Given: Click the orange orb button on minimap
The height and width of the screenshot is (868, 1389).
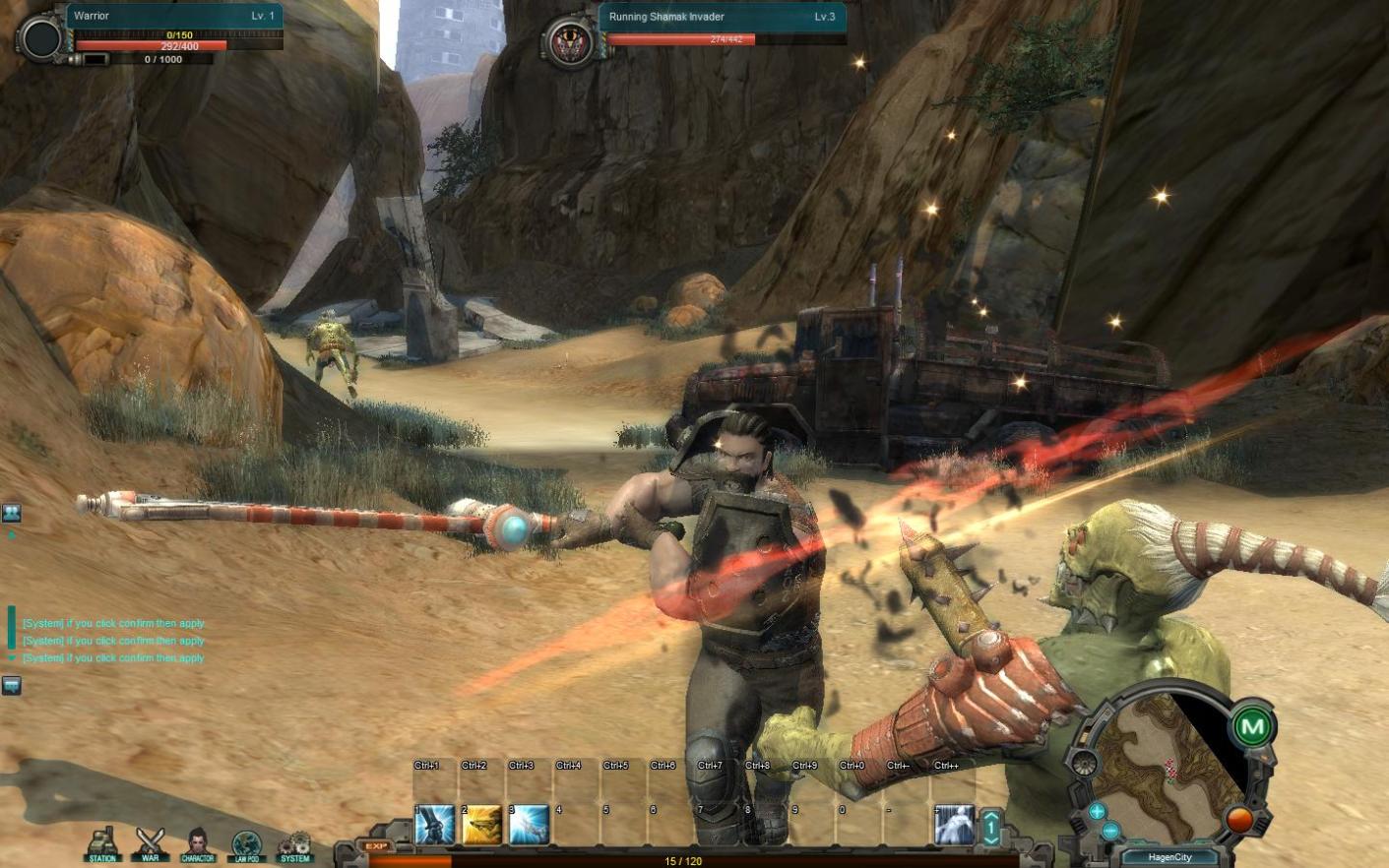Looking at the screenshot, I should [1238, 819].
